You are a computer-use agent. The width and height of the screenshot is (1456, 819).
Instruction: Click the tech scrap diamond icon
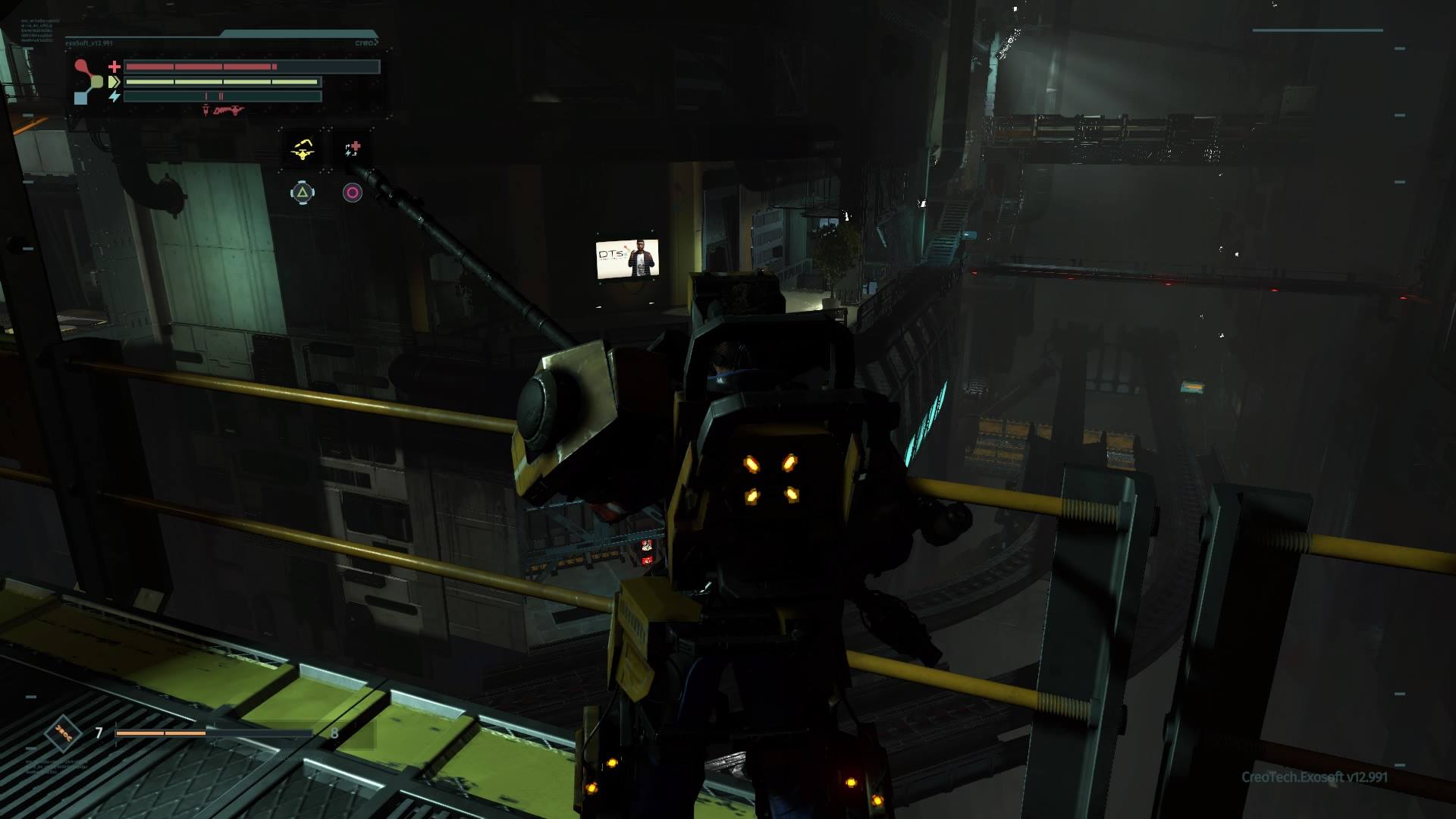pyautogui.click(x=63, y=733)
